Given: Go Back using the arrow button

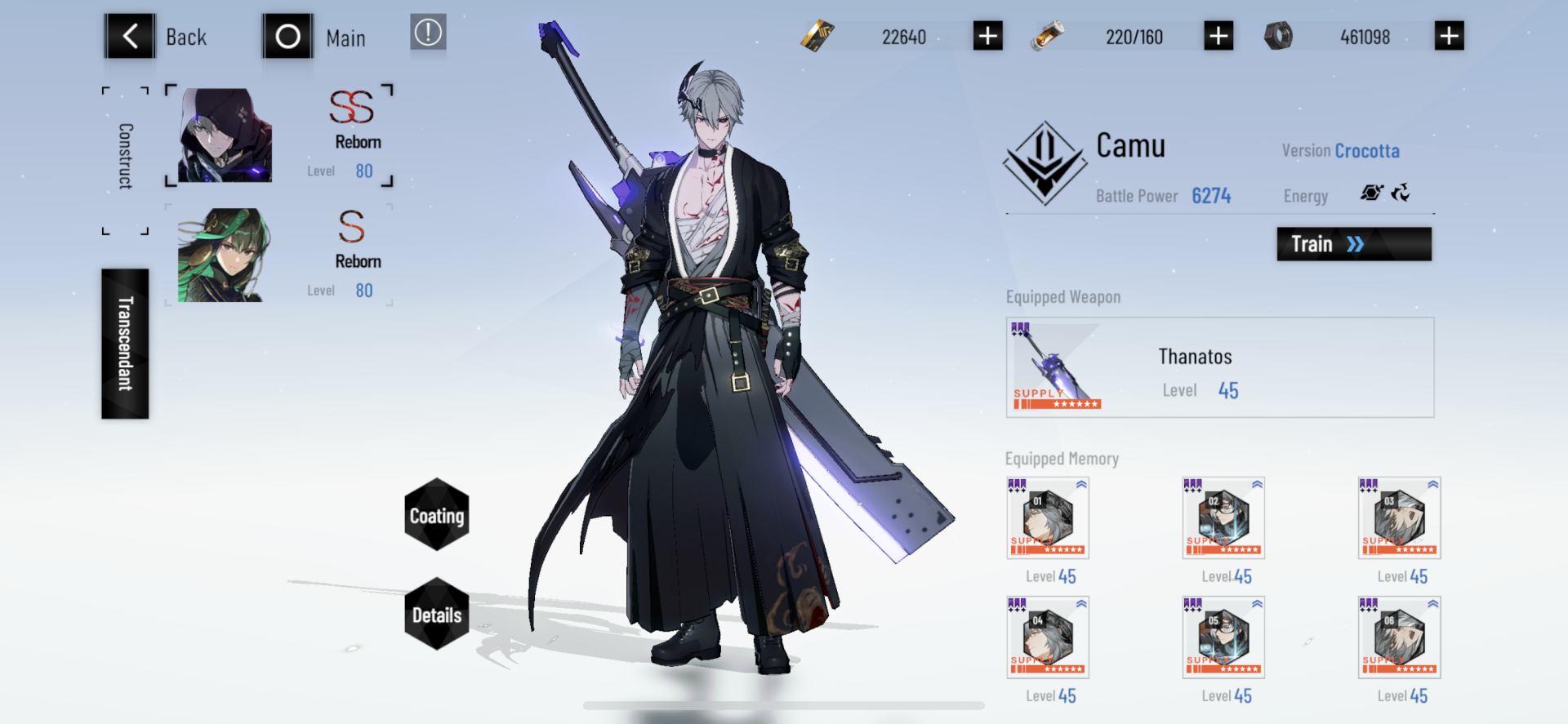Looking at the screenshot, I should click(x=129, y=36).
